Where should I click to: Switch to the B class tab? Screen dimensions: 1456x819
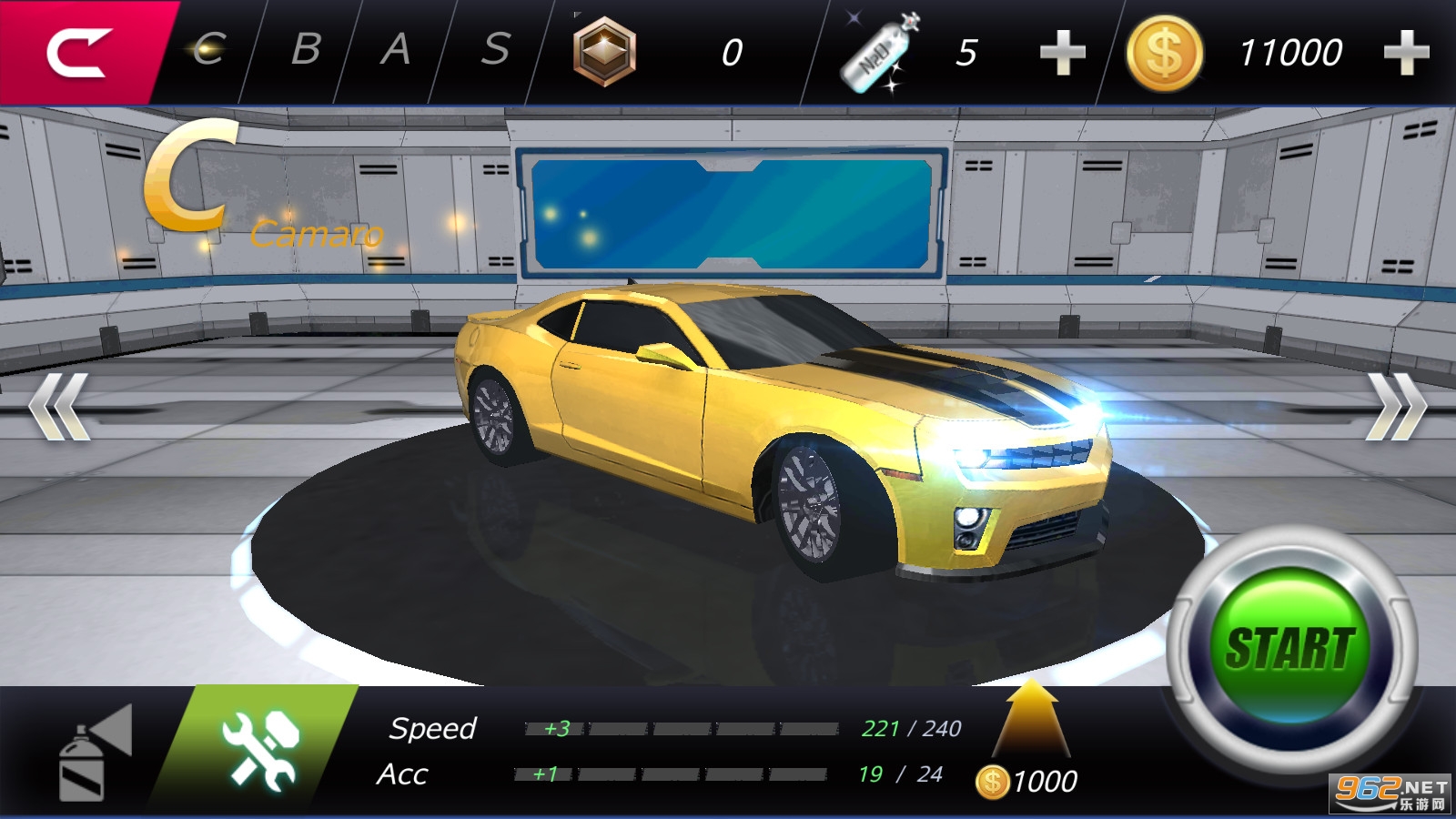point(306,50)
